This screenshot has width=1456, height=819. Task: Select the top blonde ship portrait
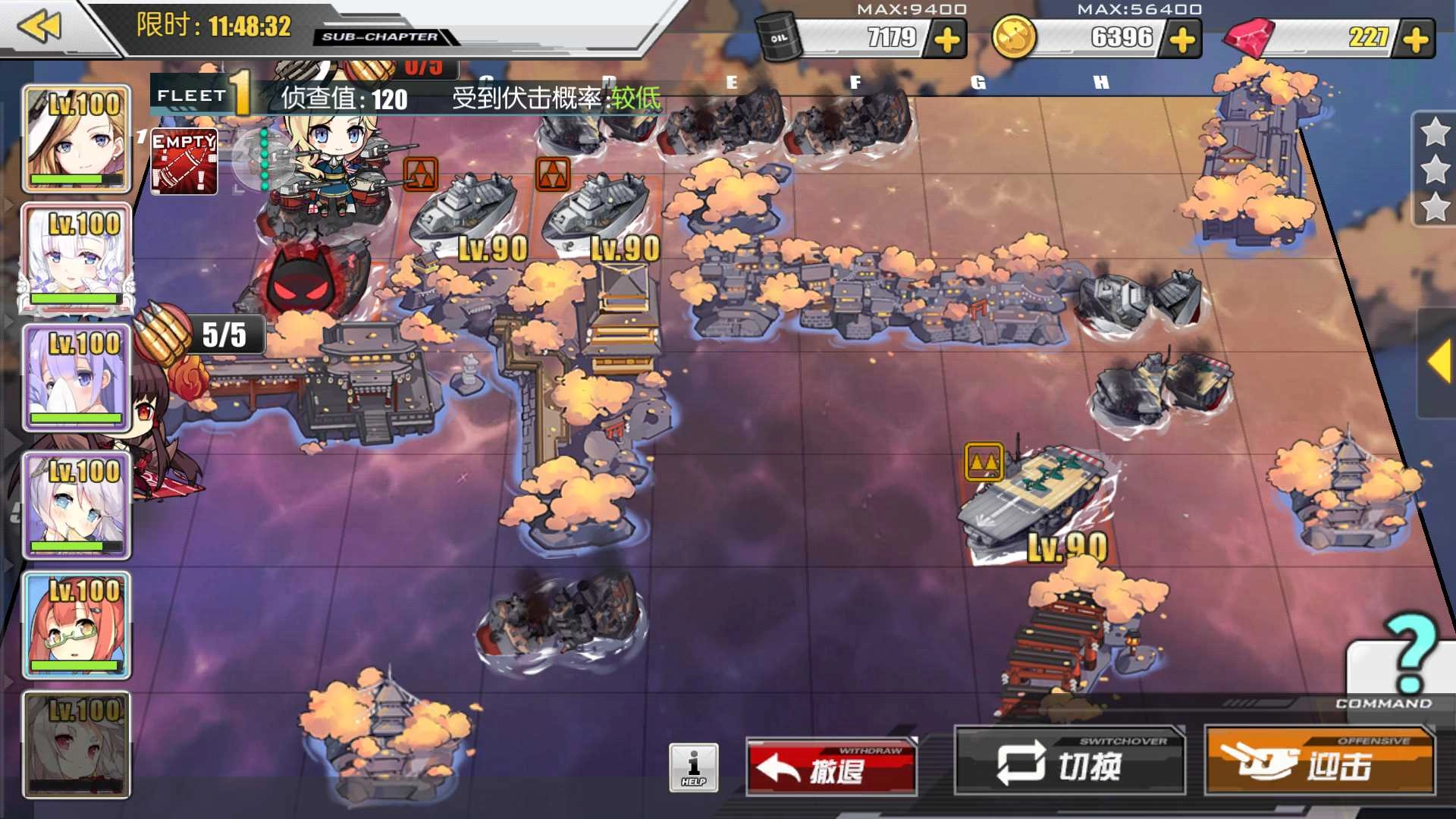pos(76,139)
